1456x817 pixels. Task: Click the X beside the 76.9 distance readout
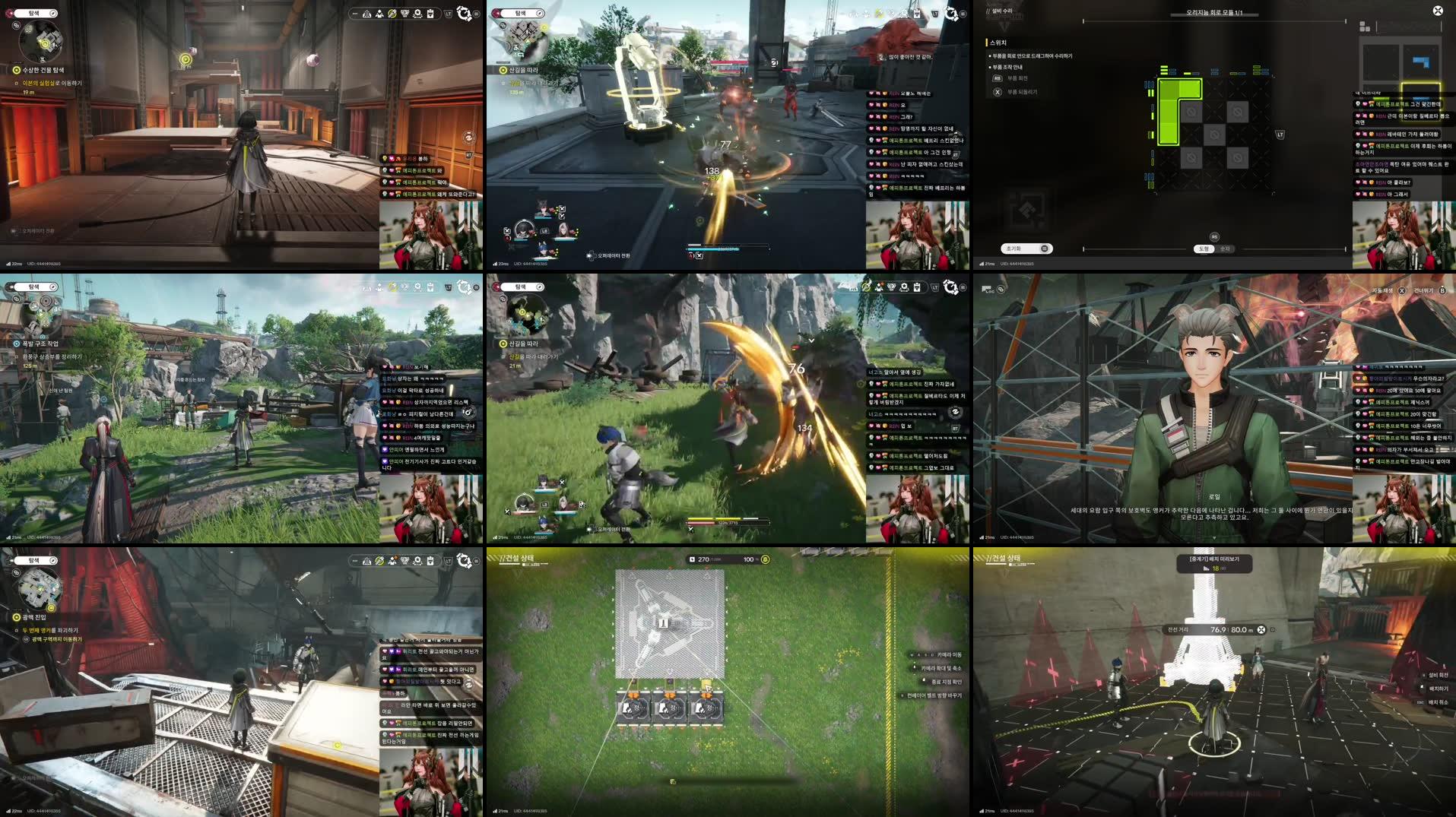click(1261, 629)
